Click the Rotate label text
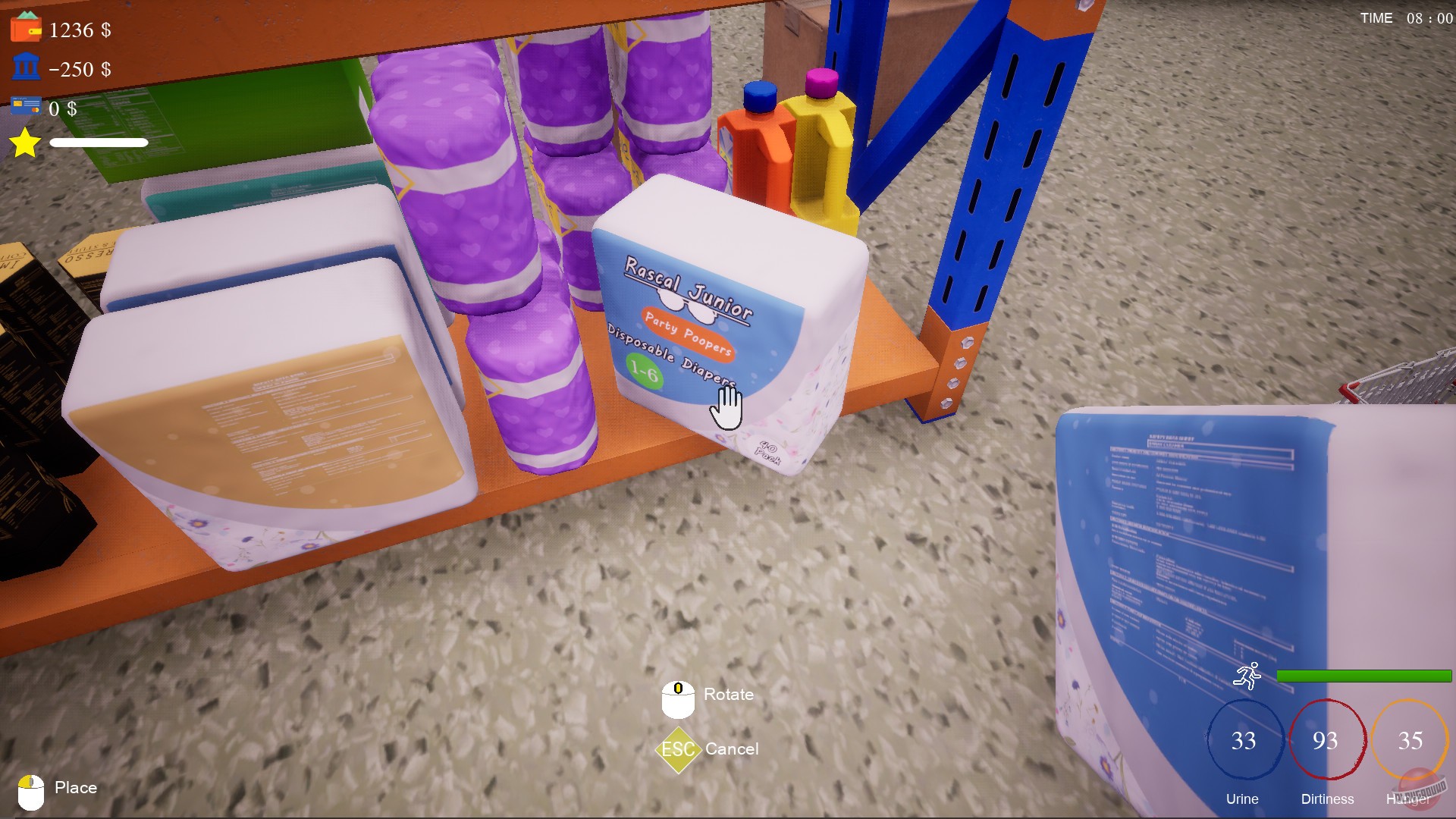Screen dimensions: 1456x819 click(727, 693)
